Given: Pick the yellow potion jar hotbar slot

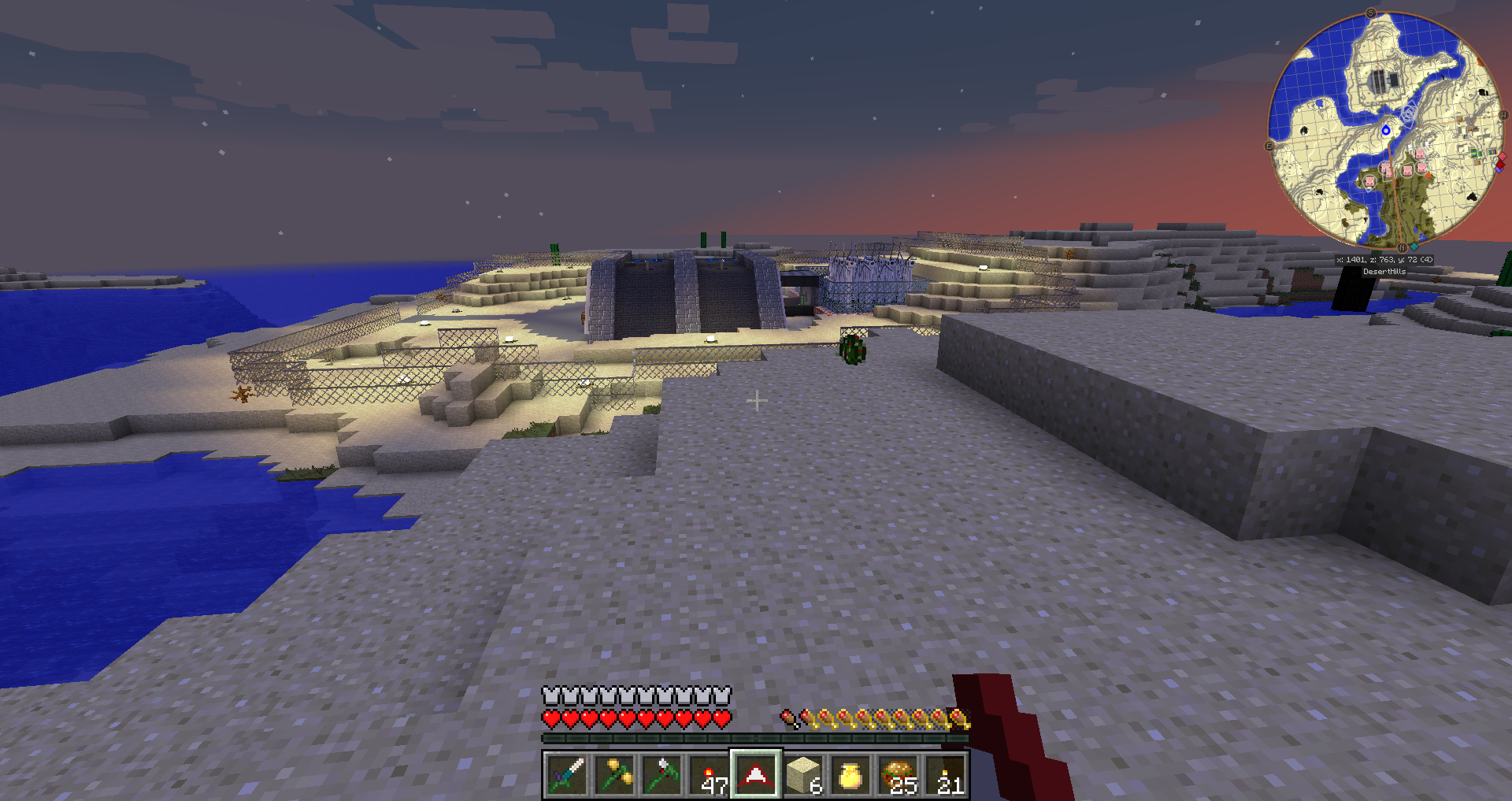Looking at the screenshot, I should tap(850, 775).
